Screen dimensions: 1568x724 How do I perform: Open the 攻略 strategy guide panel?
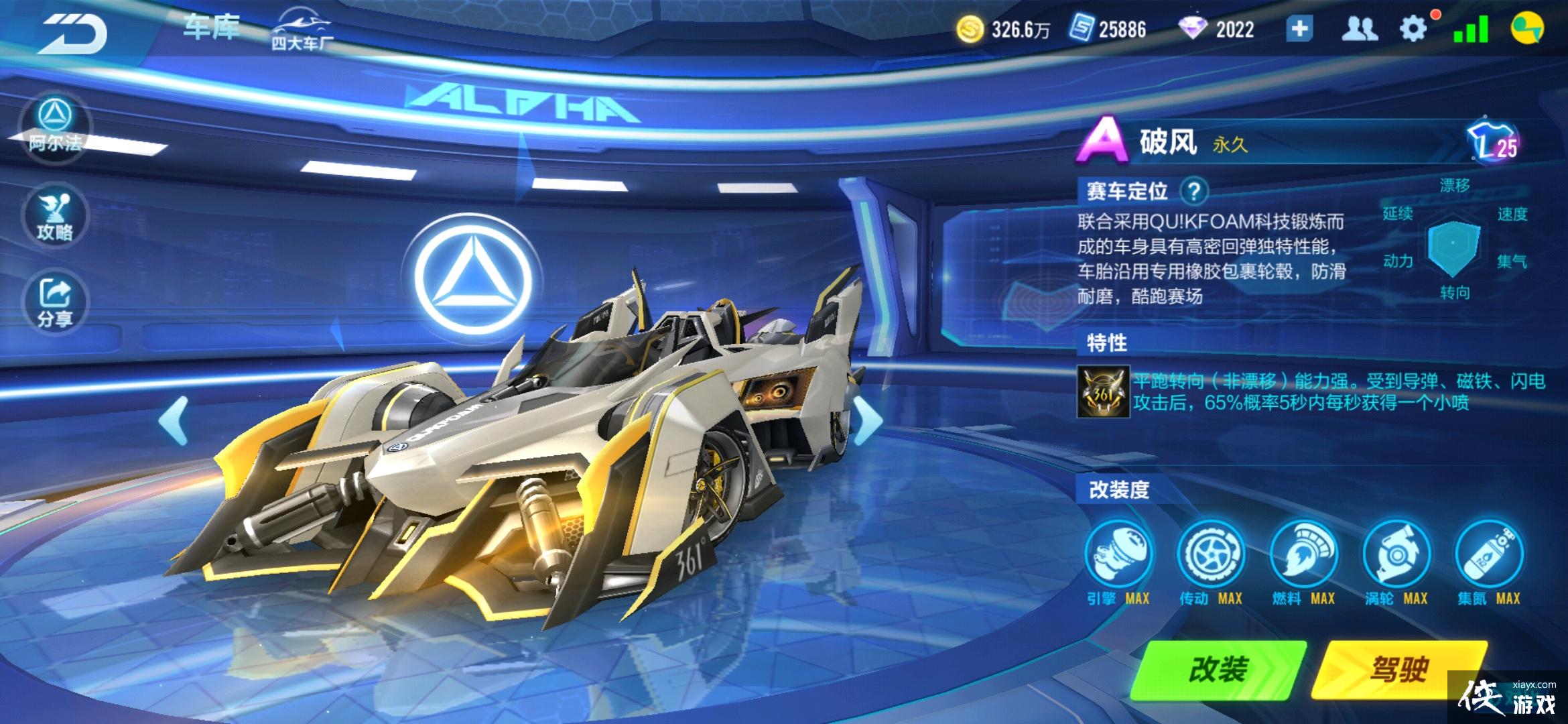[55, 216]
